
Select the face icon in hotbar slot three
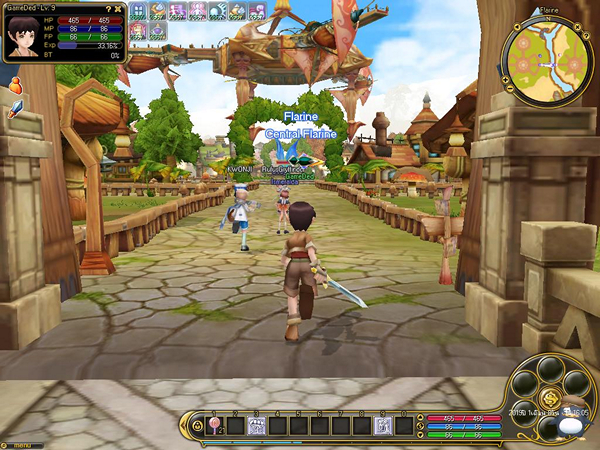click(x=255, y=426)
